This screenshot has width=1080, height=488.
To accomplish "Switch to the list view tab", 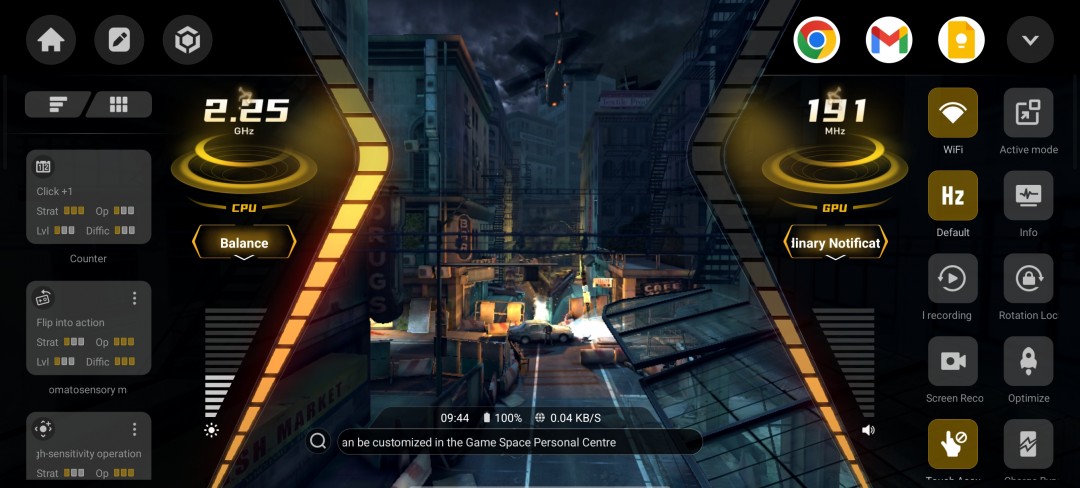I will tap(58, 104).
